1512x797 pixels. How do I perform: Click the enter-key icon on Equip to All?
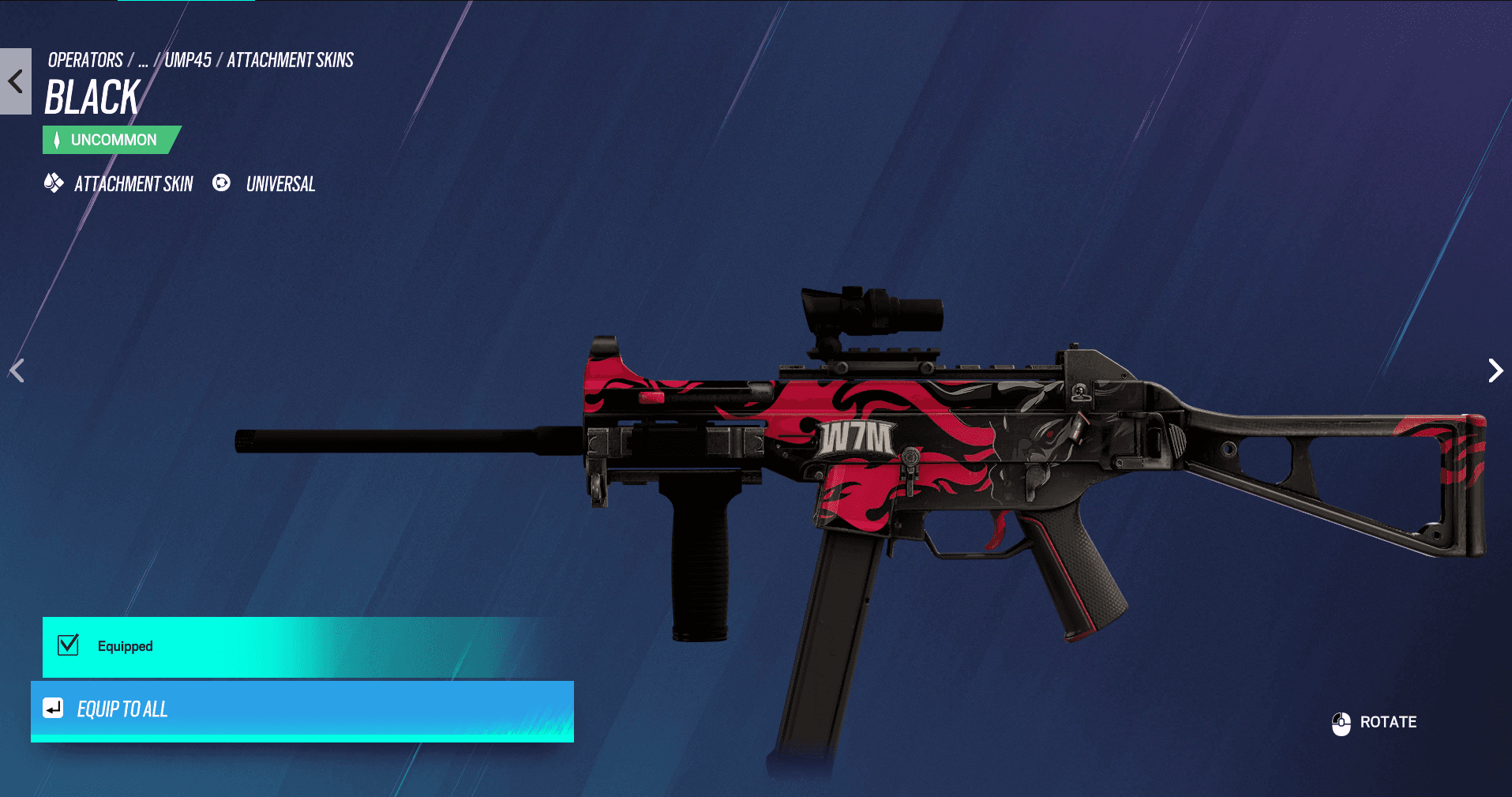pyautogui.click(x=52, y=710)
